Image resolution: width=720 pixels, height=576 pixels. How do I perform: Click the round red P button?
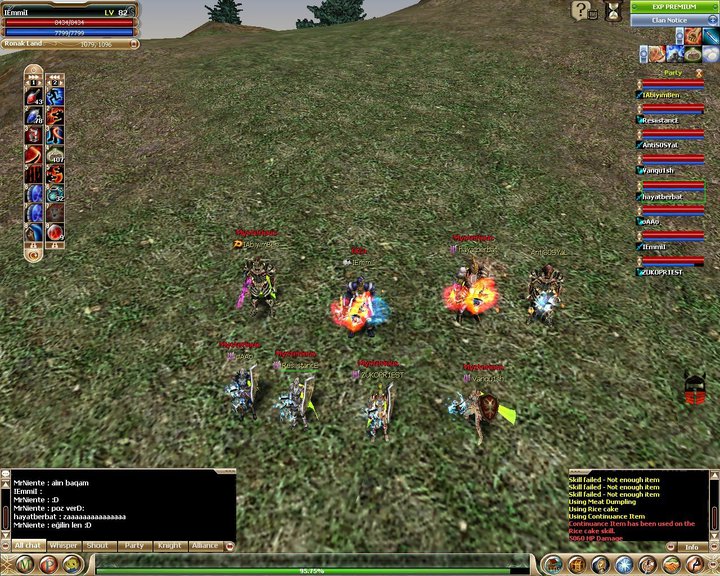[x=49, y=565]
